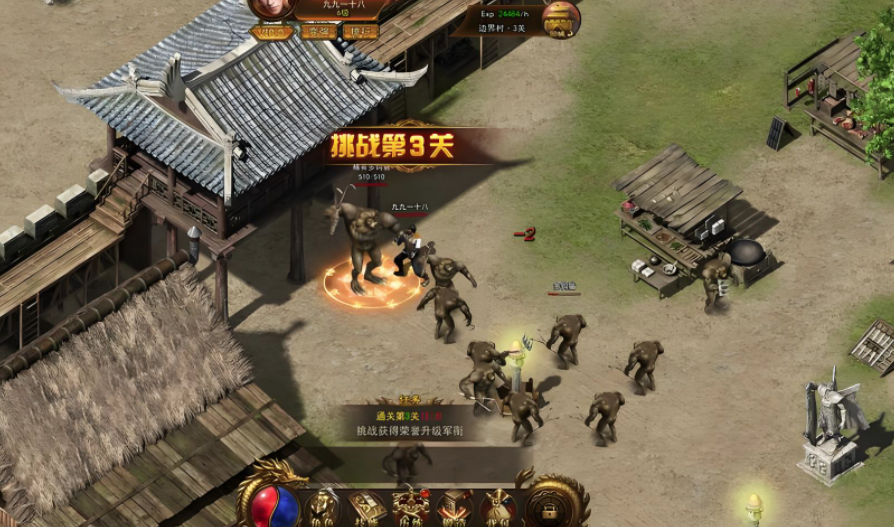Open the VIP panel button

(x=271, y=32)
